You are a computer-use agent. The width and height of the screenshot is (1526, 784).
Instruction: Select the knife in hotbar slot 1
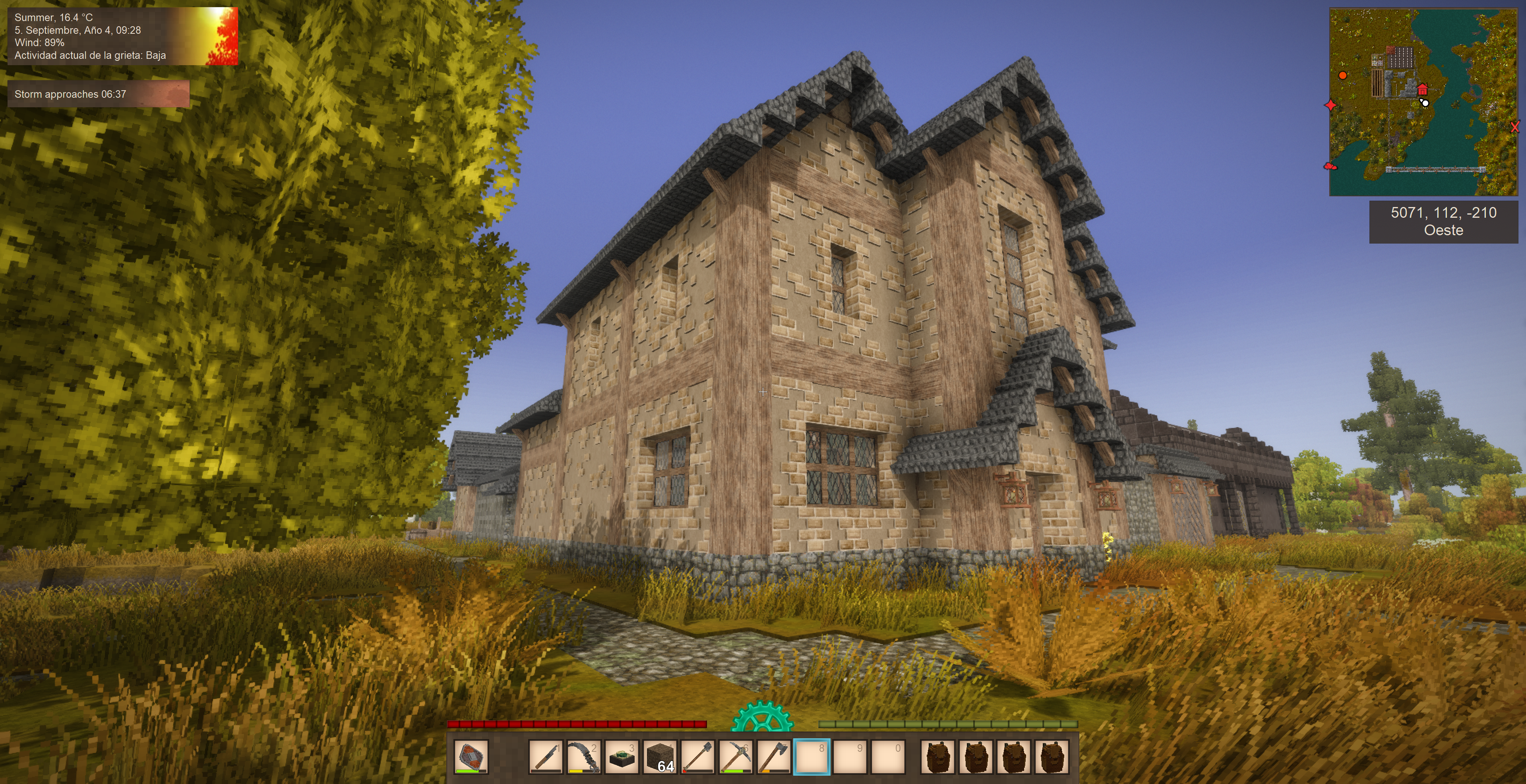[x=546, y=756]
